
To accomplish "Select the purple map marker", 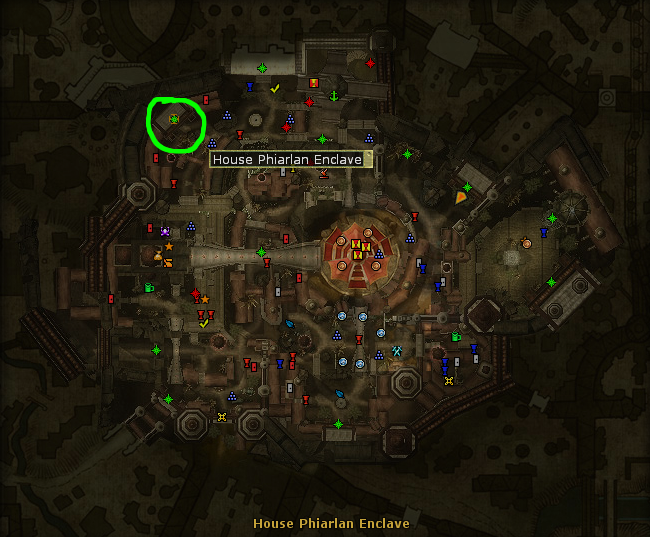I will point(165,232).
